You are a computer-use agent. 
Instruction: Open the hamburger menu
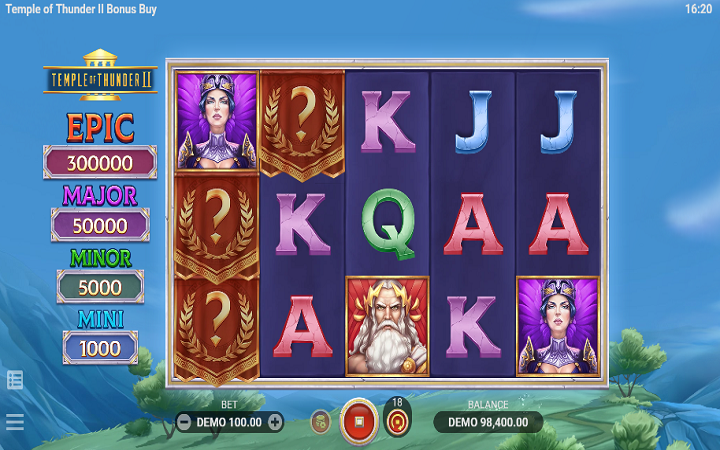click(15, 422)
